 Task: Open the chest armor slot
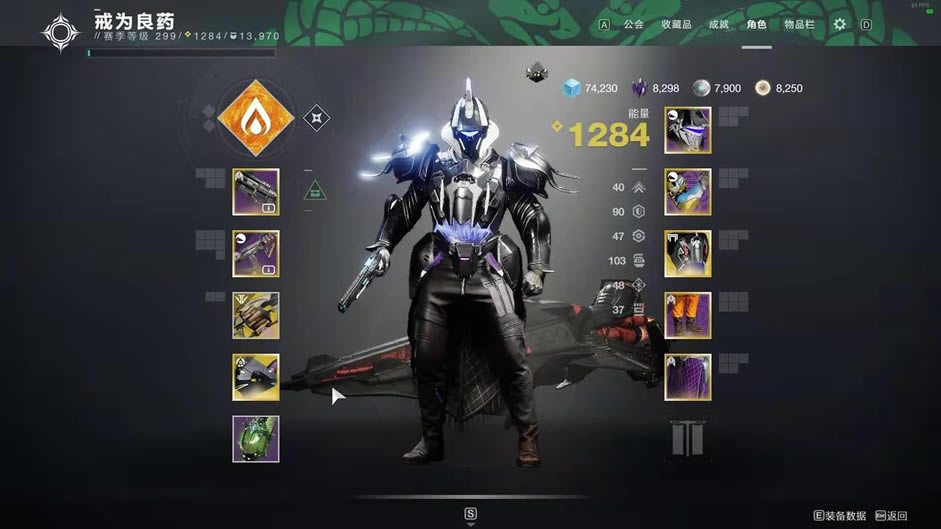[x=688, y=254]
